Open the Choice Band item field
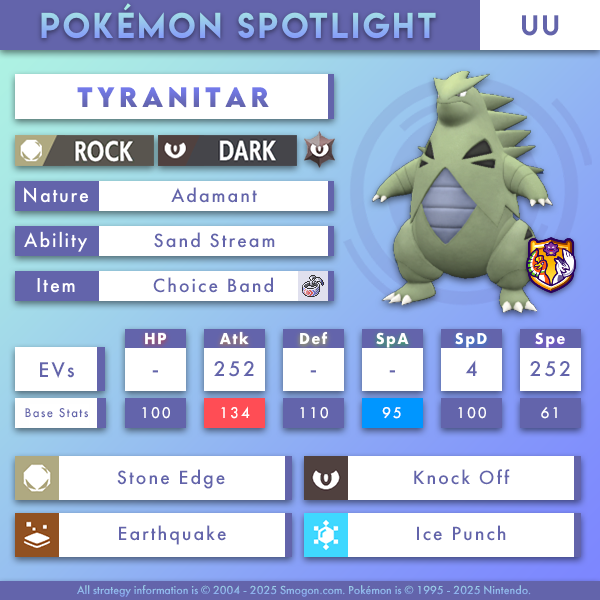600x600 pixels. [213, 286]
